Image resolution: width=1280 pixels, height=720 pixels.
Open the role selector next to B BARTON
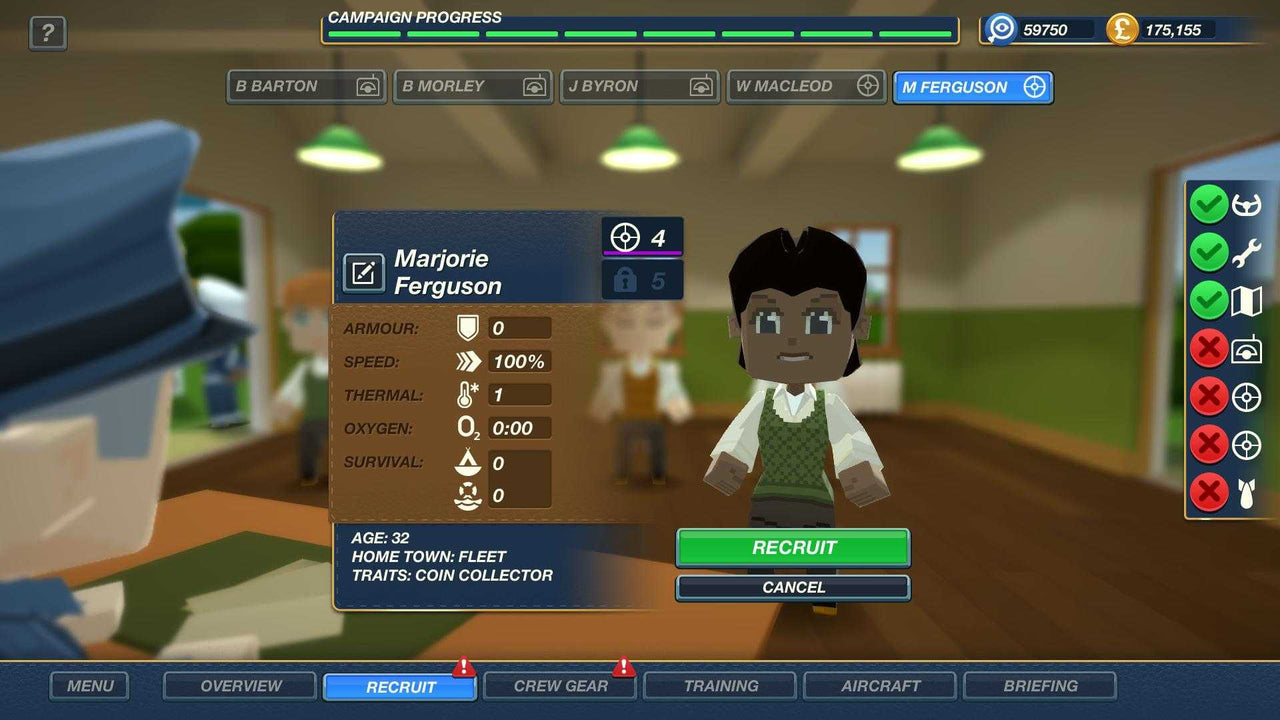(x=371, y=86)
